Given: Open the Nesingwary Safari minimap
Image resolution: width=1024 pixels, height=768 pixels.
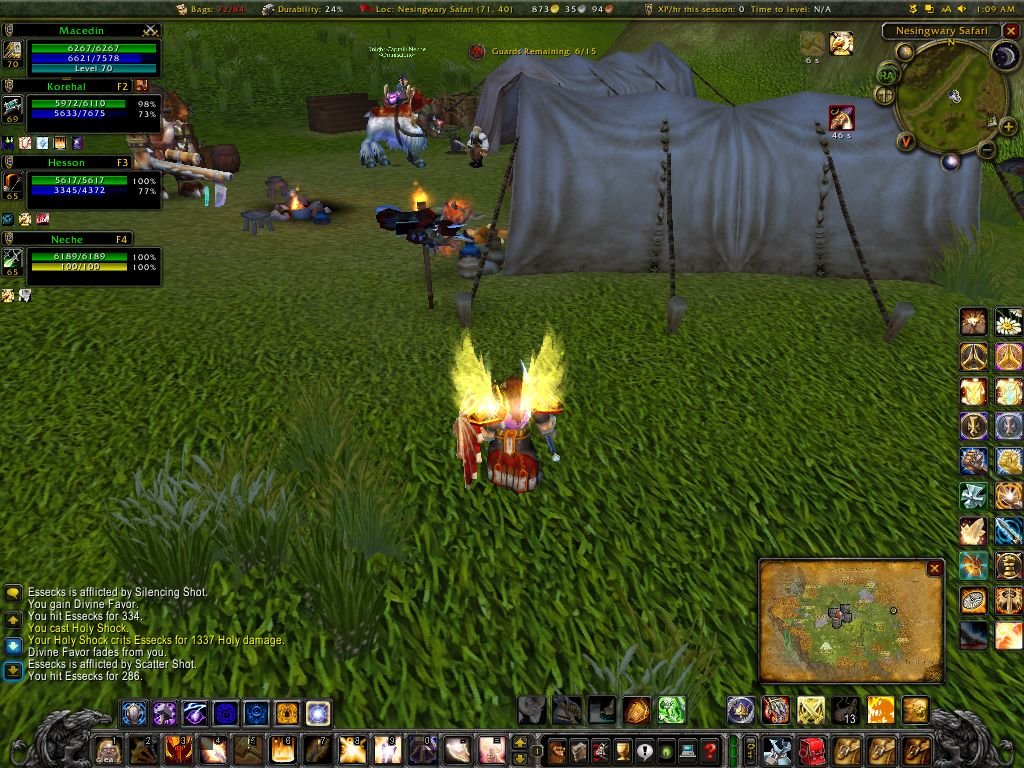Looking at the screenshot, I should tap(940, 98).
